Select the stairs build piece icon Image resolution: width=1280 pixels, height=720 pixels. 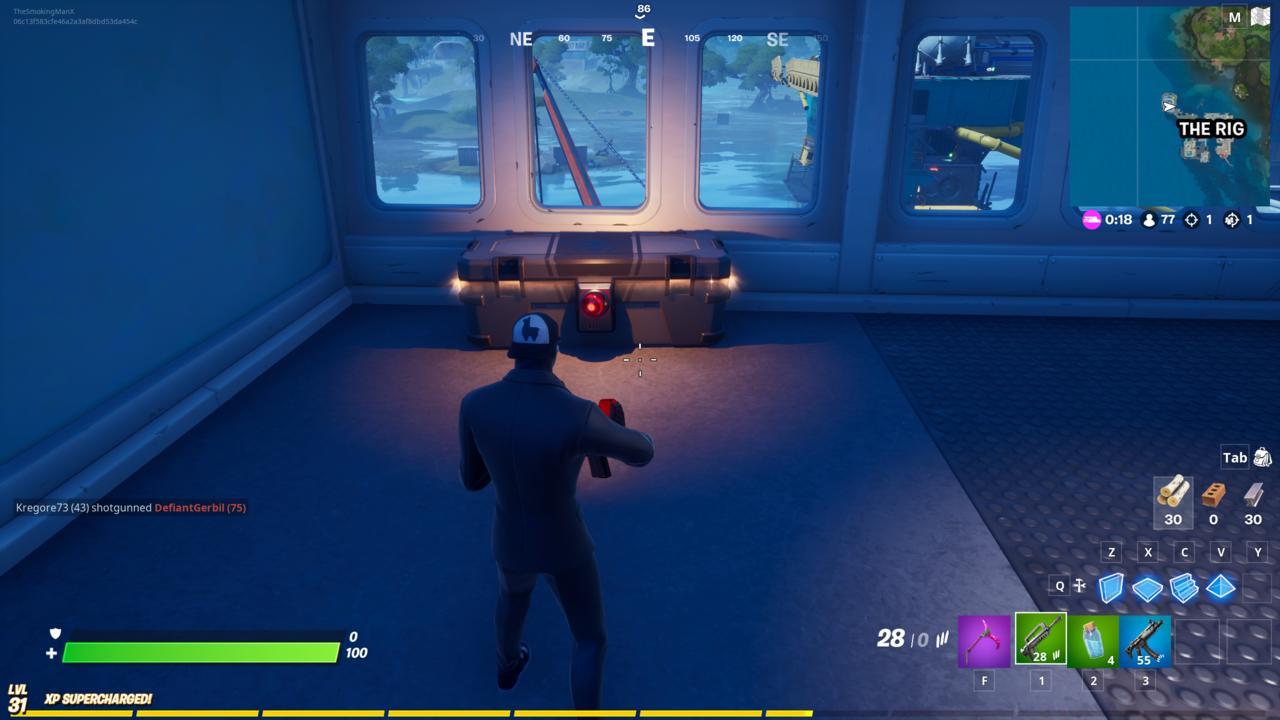coord(1185,589)
